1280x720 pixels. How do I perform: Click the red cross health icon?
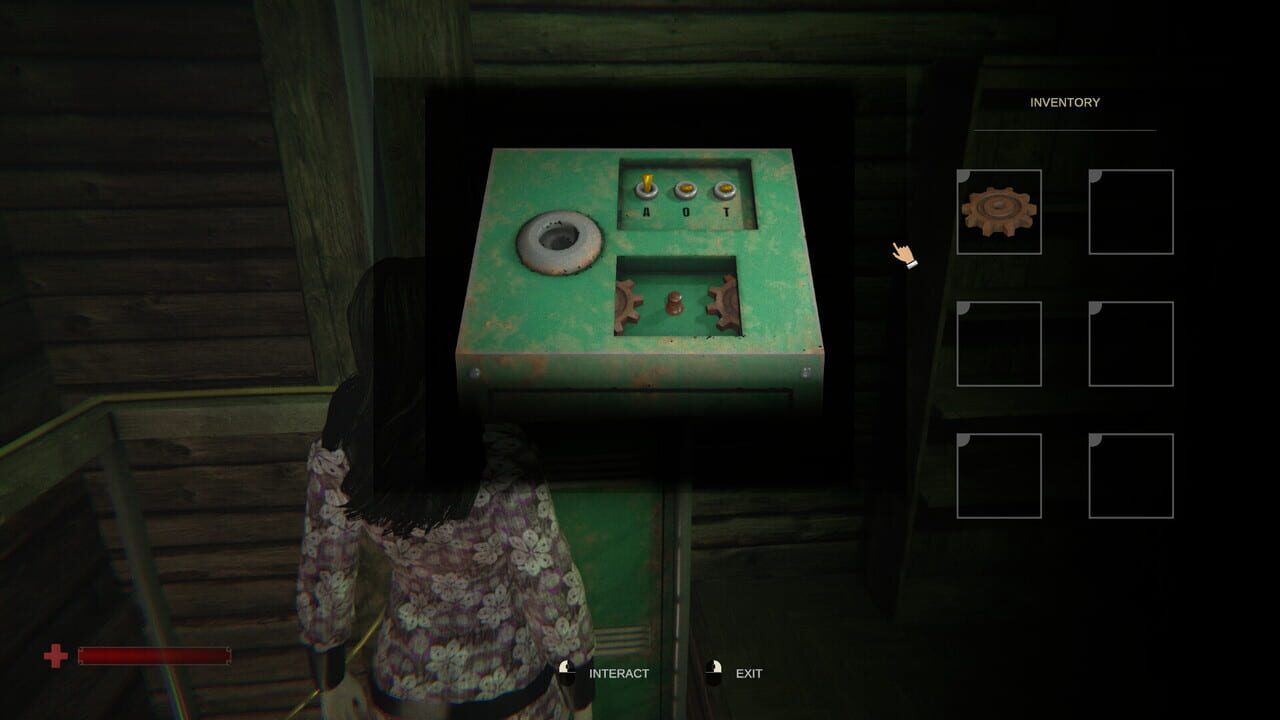click(x=53, y=658)
